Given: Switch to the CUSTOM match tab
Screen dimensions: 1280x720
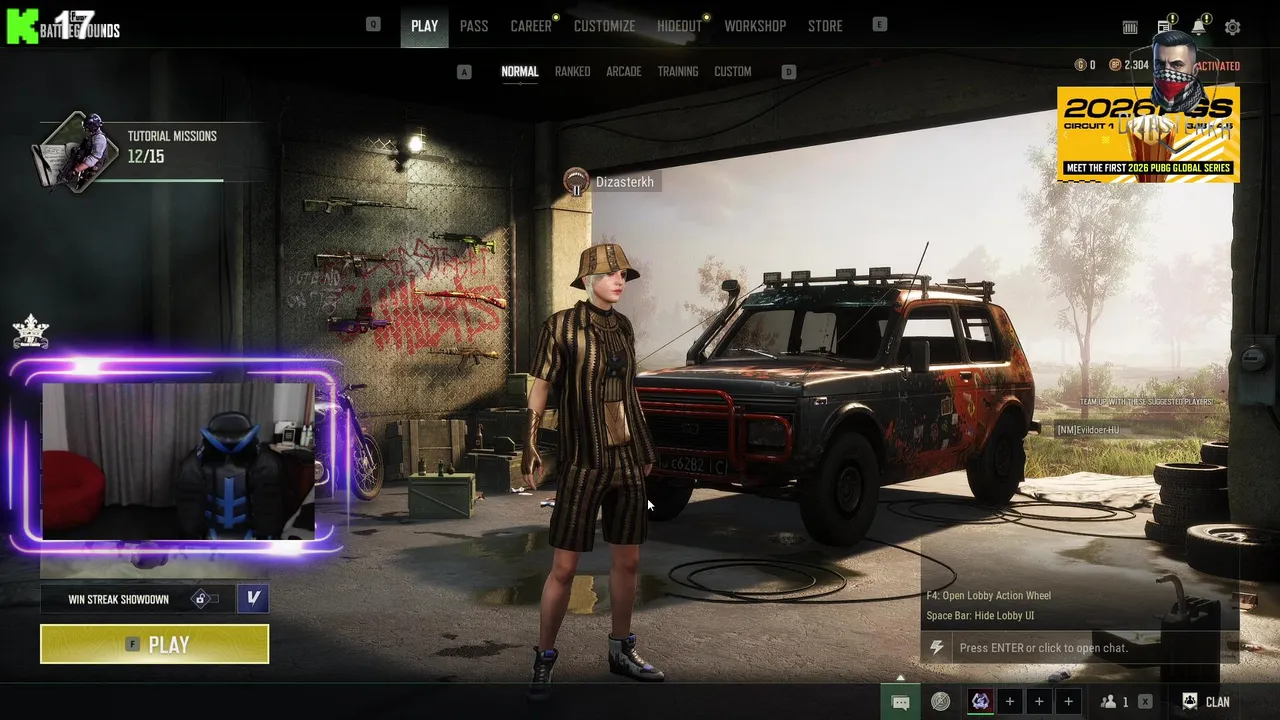Looking at the screenshot, I should pos(732,72).
